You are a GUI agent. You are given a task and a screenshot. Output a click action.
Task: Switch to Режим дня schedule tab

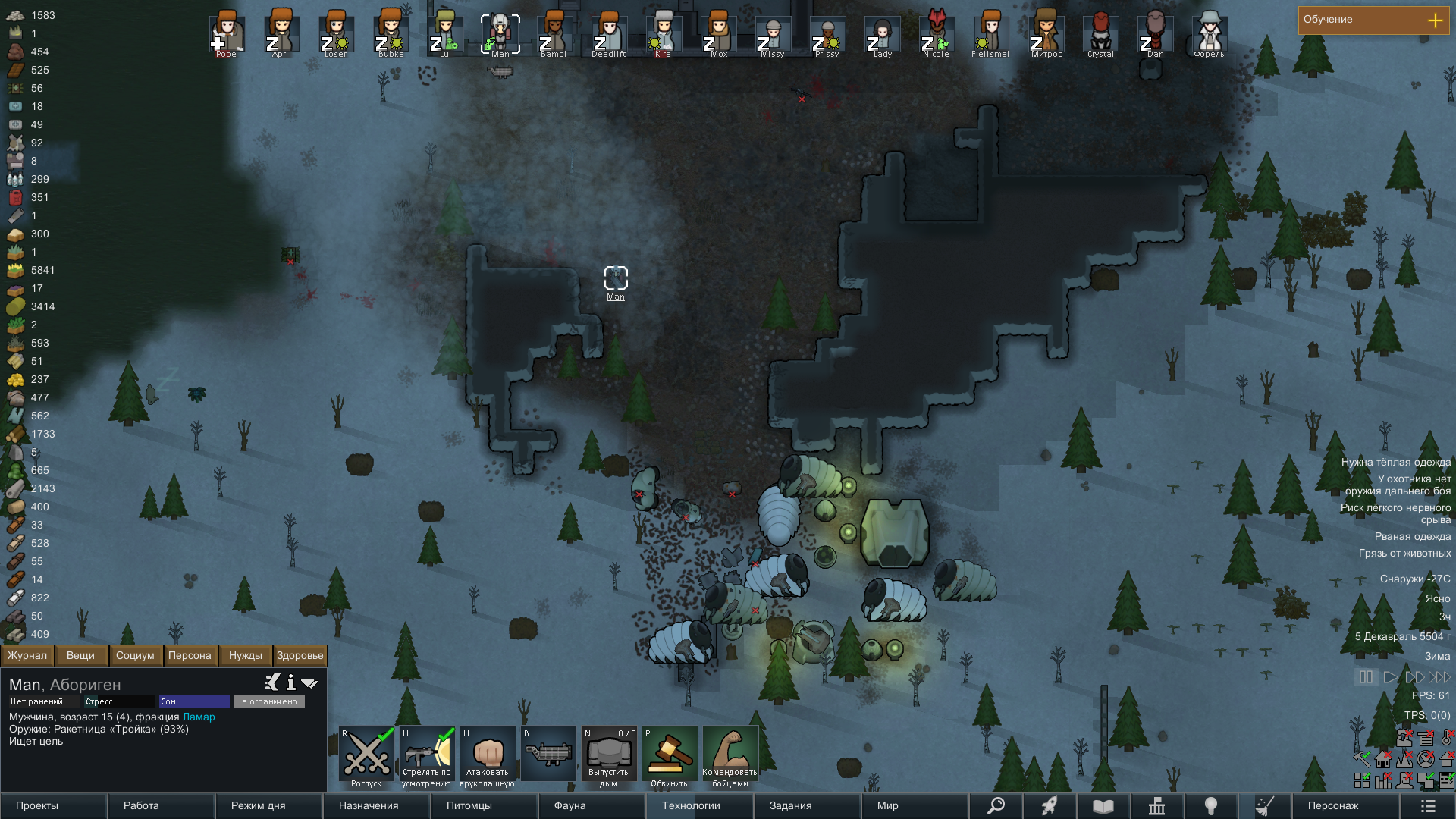268,805
